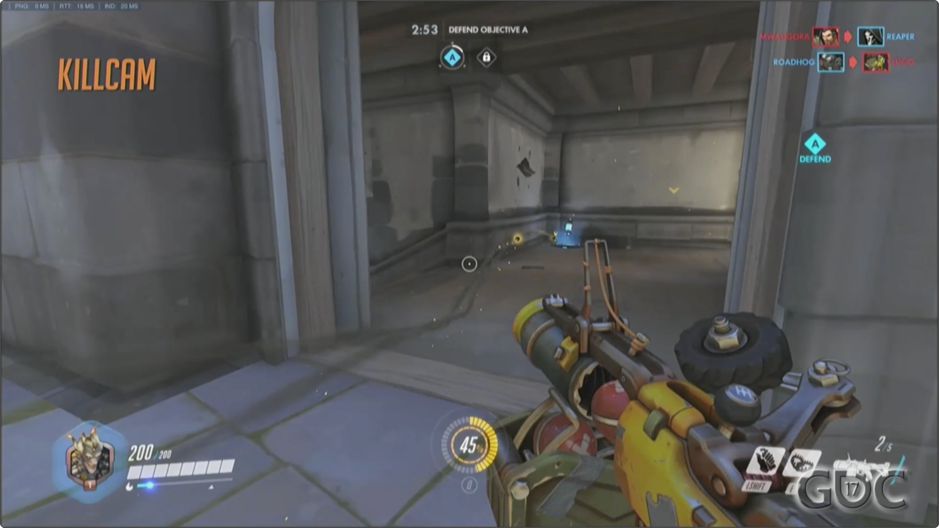Select Roadhog's portrait in the kill feed
This screenshot has width=939, height=528.
click(x=831, y=62)
